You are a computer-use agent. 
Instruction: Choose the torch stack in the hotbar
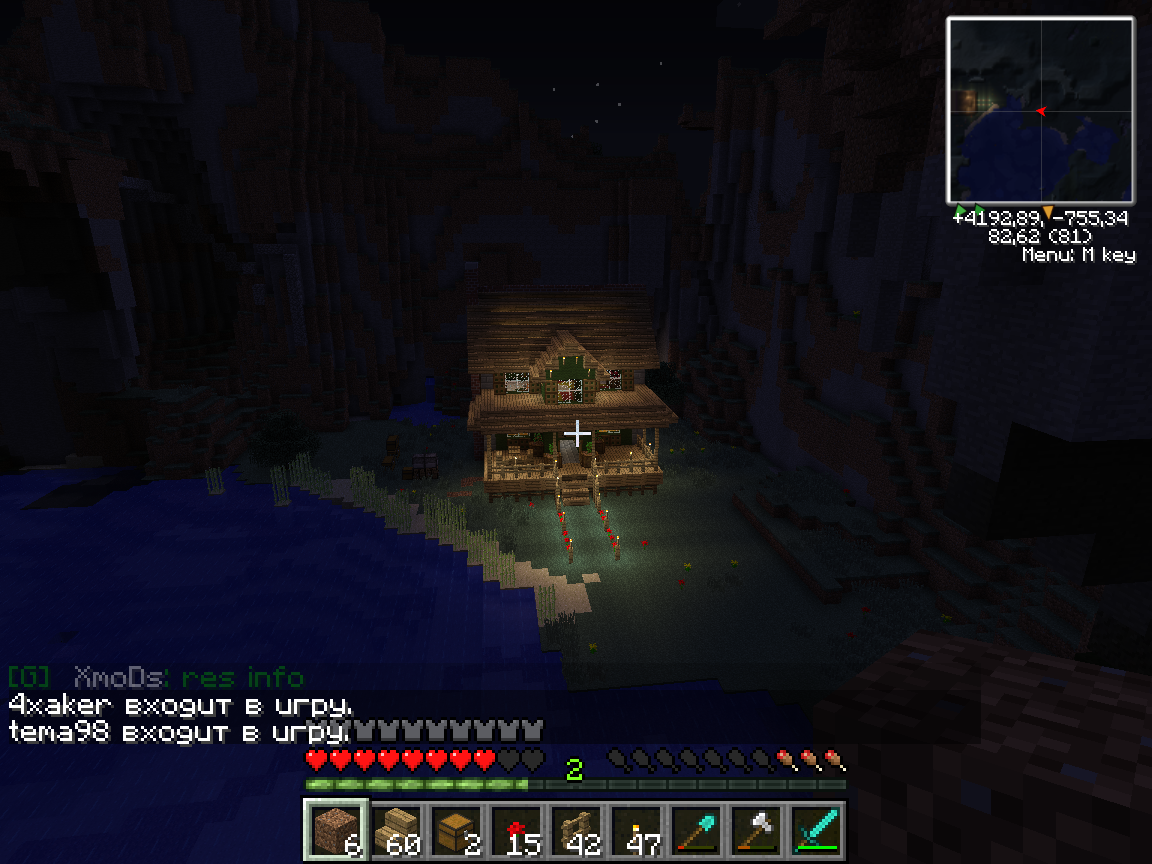[636, 830]
